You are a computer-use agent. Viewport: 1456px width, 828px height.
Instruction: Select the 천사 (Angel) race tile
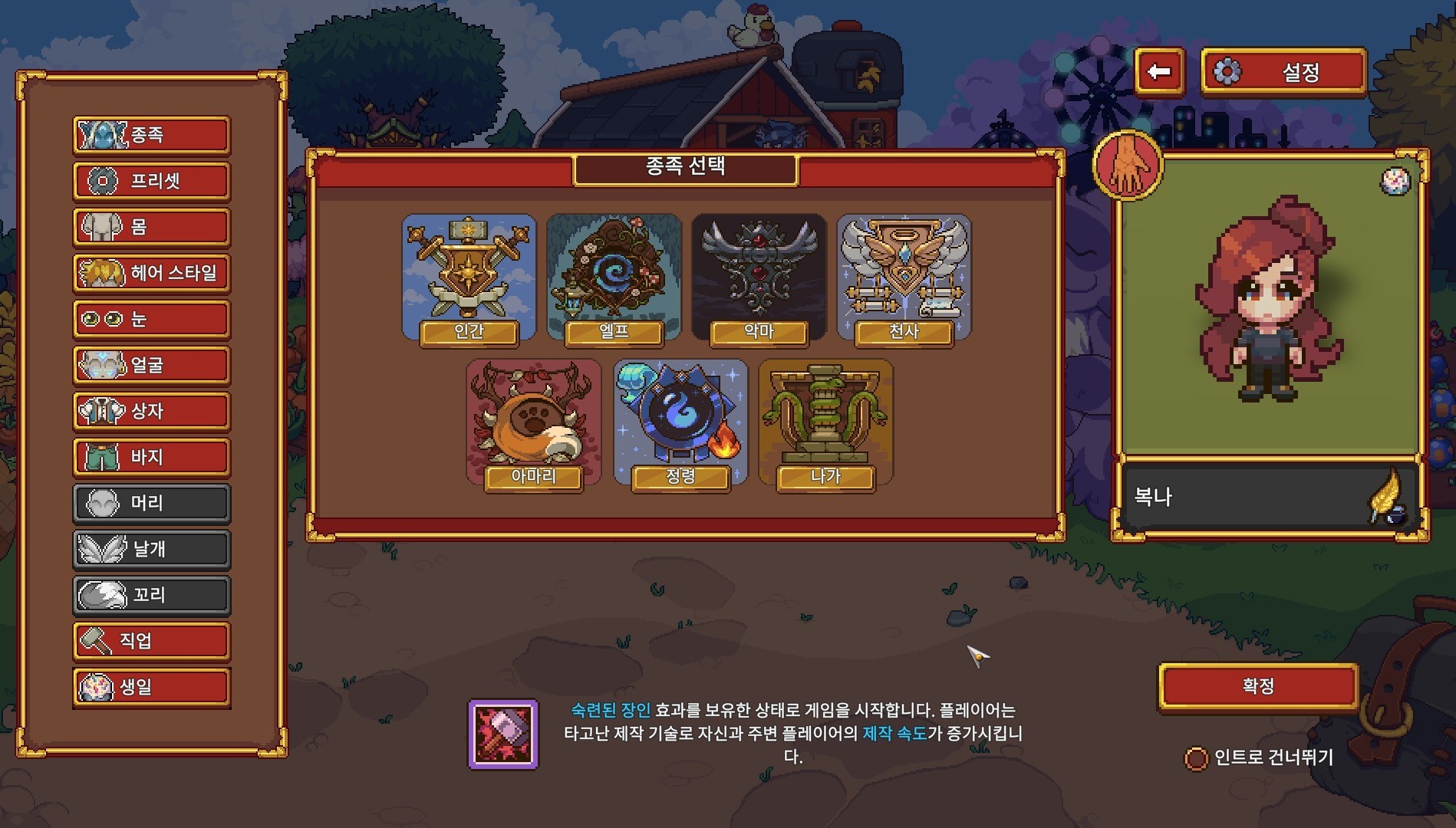pyautogui.click(x=904, y=279)
